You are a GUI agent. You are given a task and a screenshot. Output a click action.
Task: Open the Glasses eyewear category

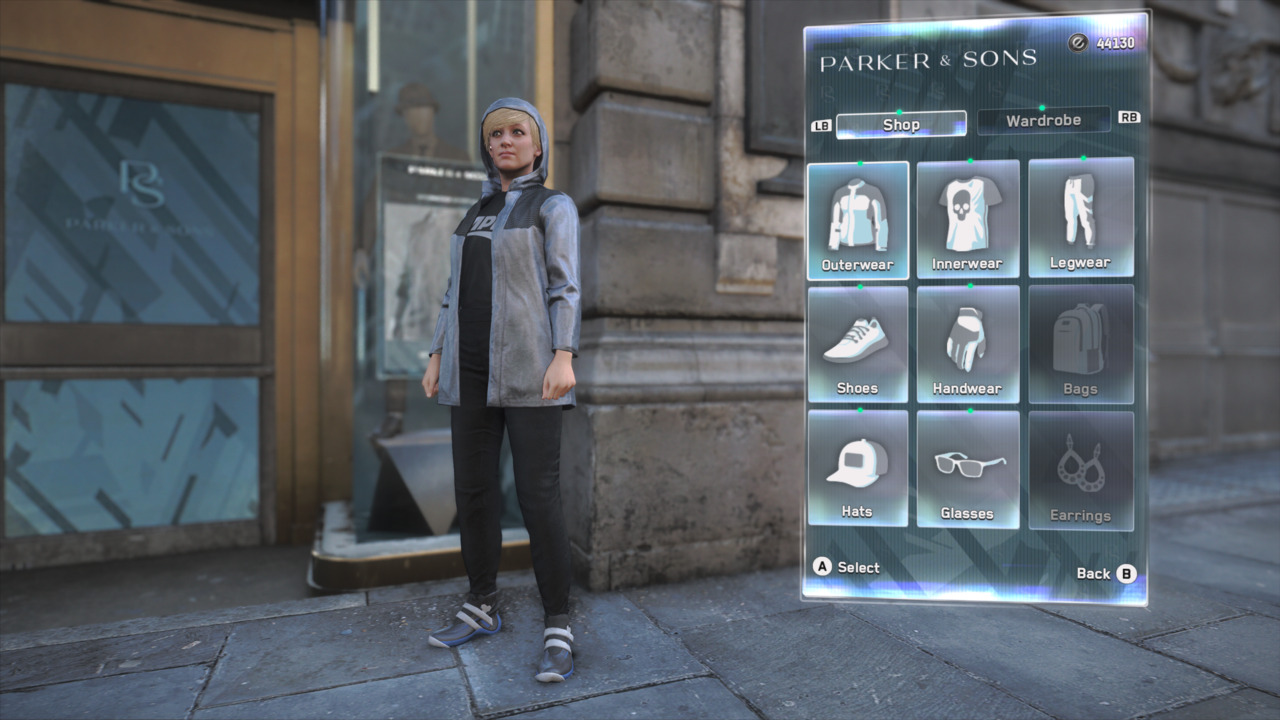(968, 465)
